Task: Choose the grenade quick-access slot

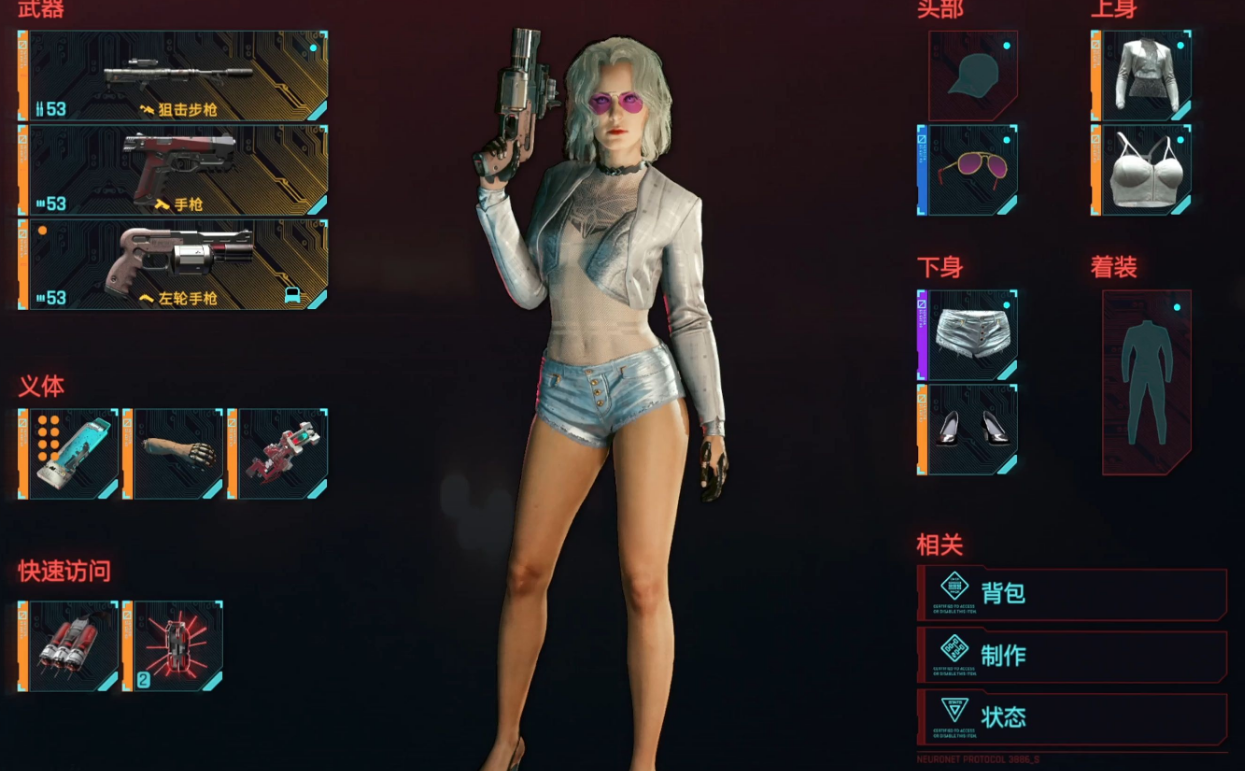Action: pyautogui.click(x=175, y=646)
